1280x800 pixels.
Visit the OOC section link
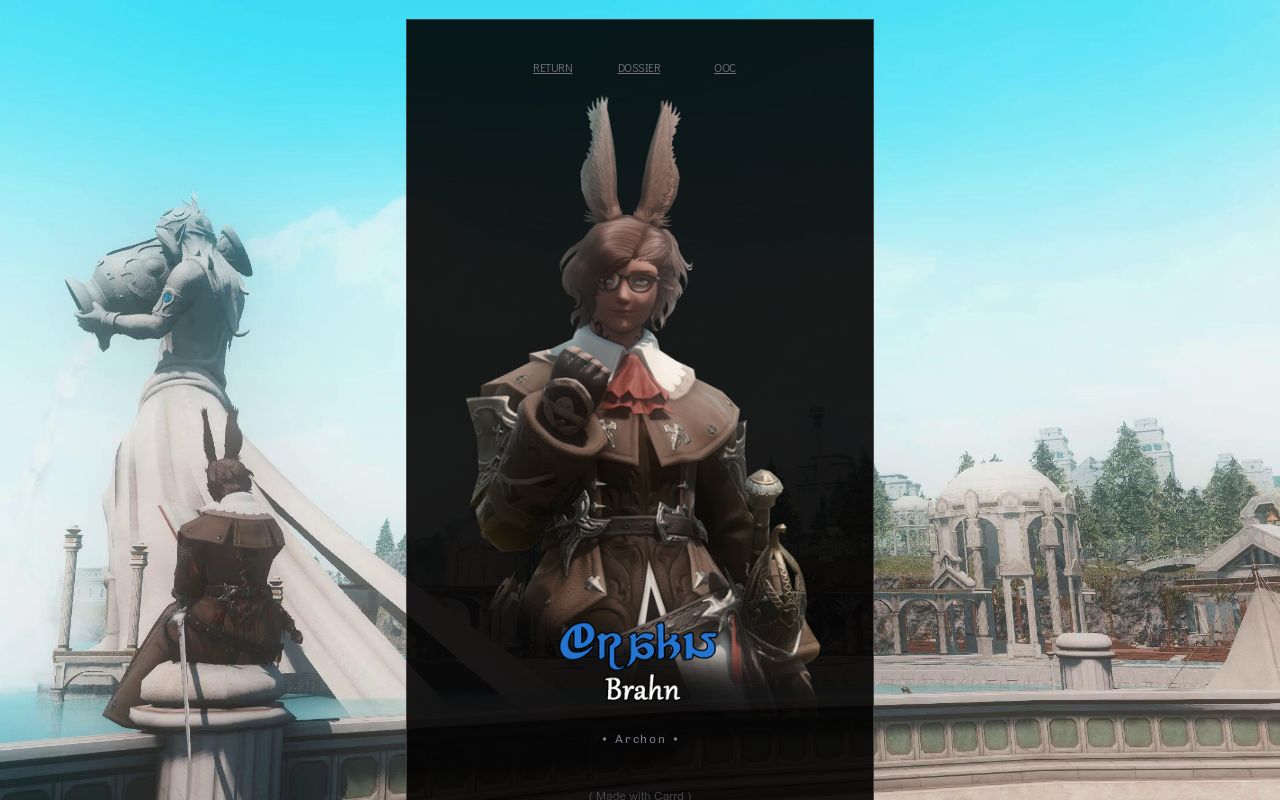[x=724, y=67]
